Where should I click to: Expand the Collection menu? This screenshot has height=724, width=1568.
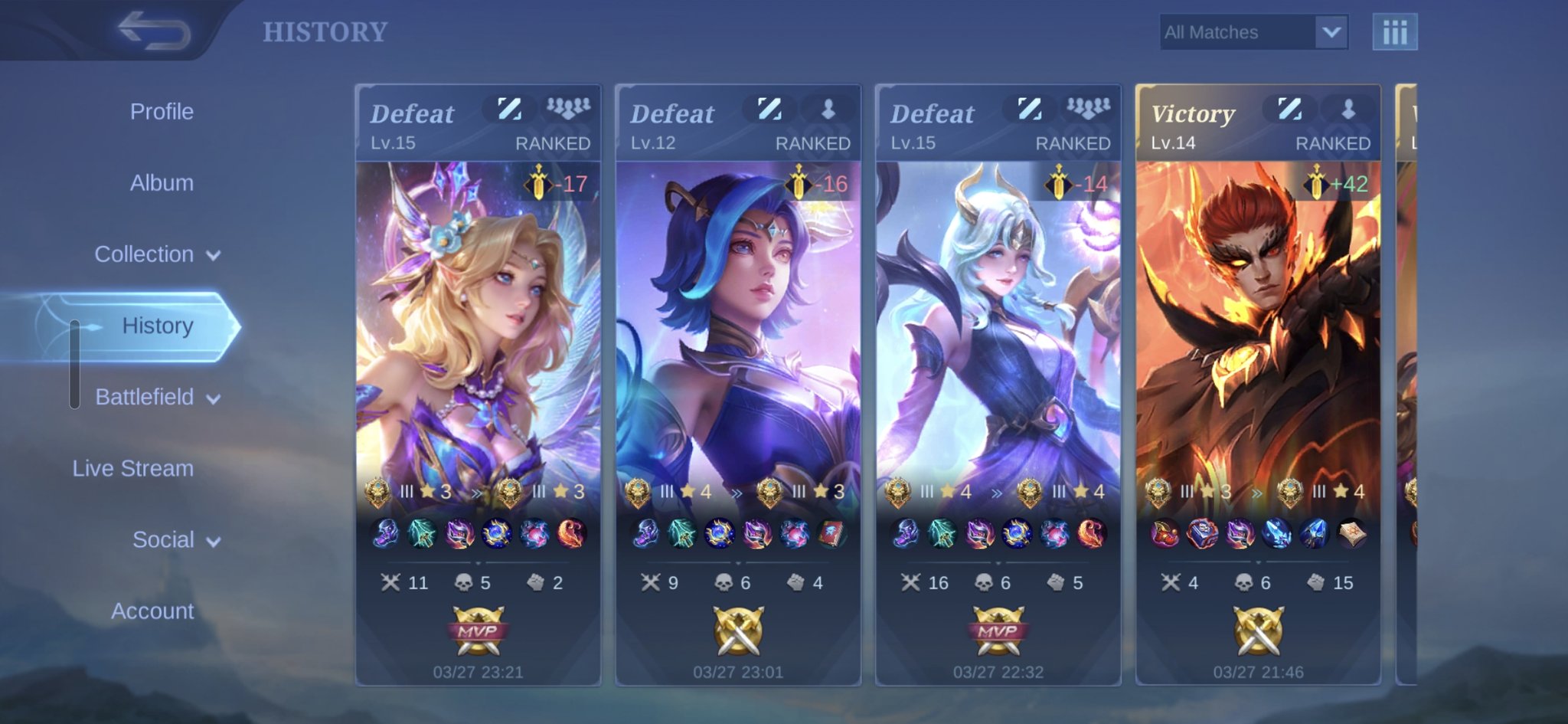(157, 254)
